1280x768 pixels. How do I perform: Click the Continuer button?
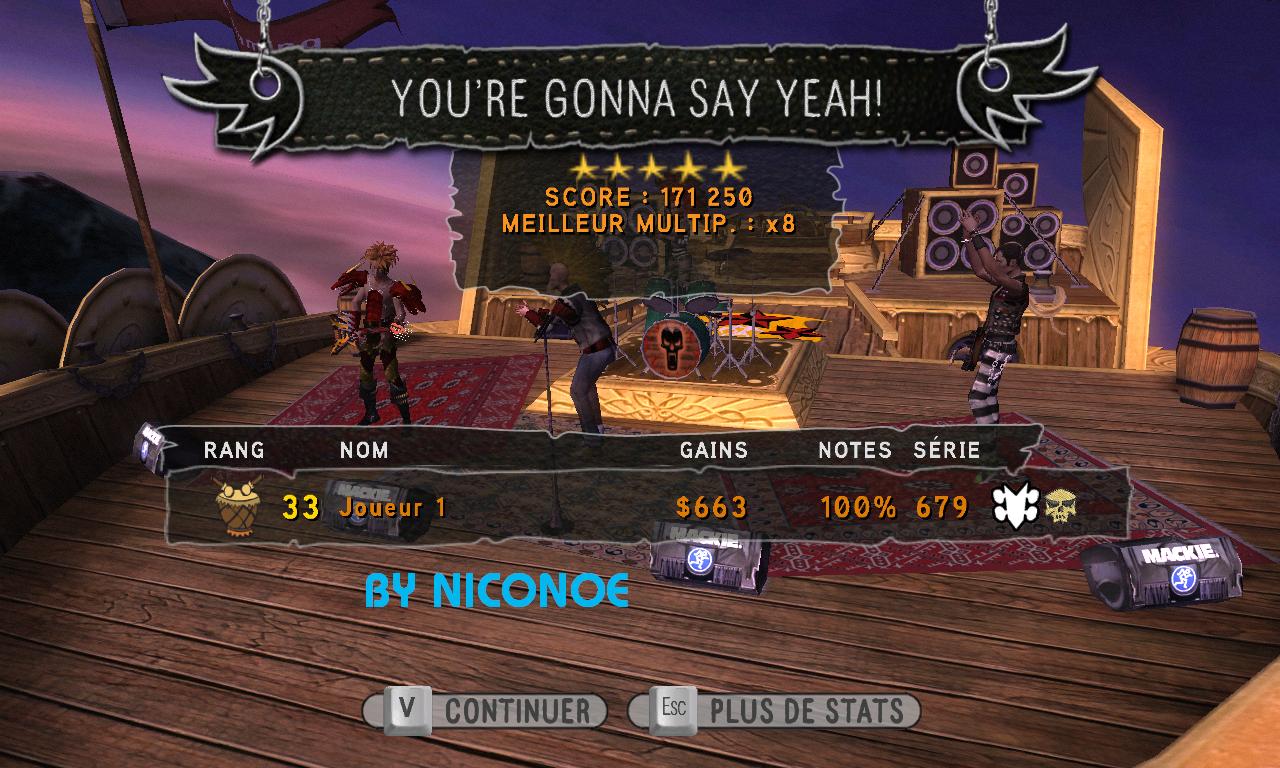point(485,711)
